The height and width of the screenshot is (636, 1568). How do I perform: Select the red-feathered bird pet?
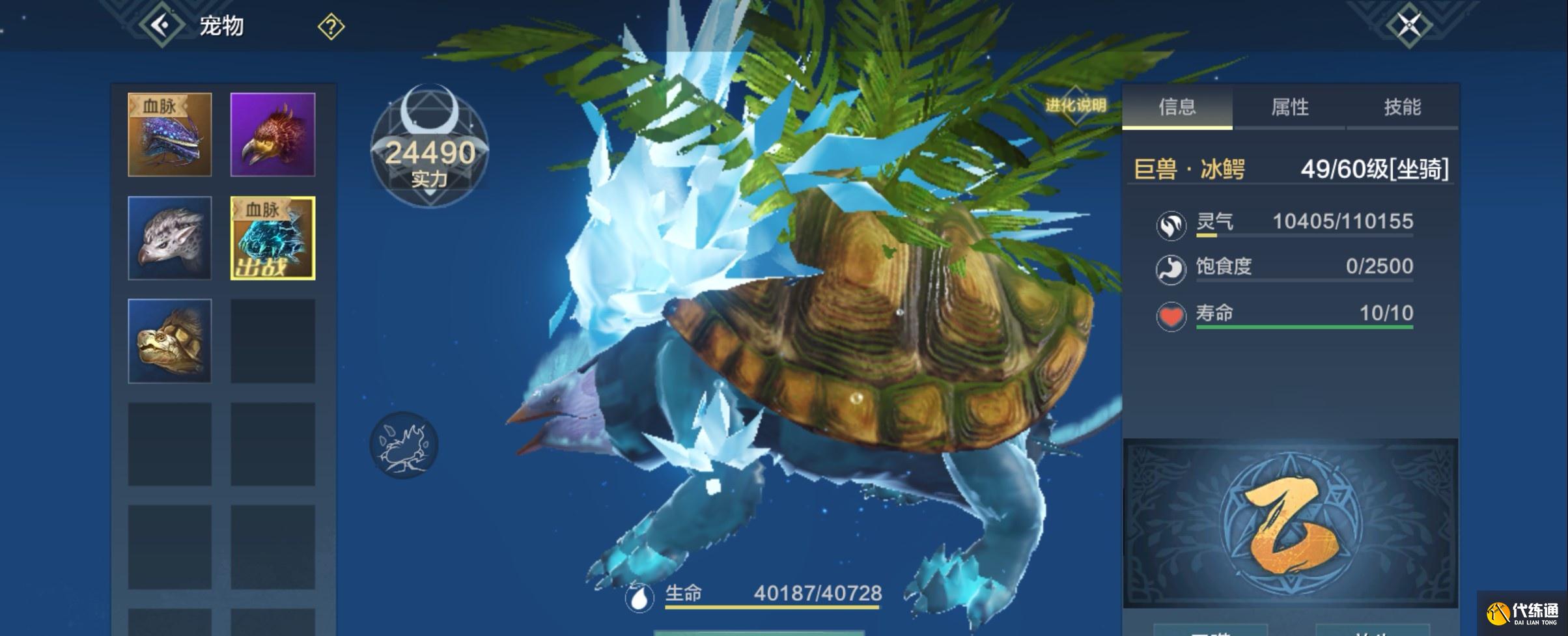pos(273,135)
